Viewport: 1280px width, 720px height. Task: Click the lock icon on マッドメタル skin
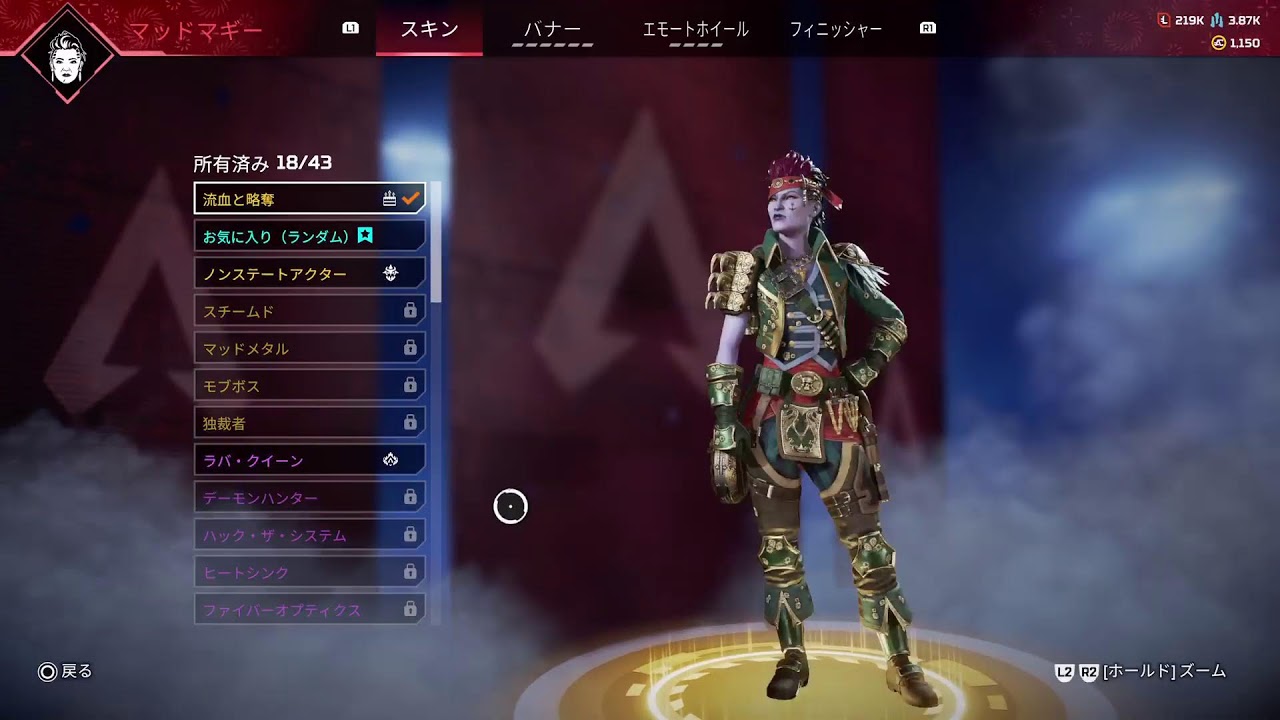(x=410, y=347)
